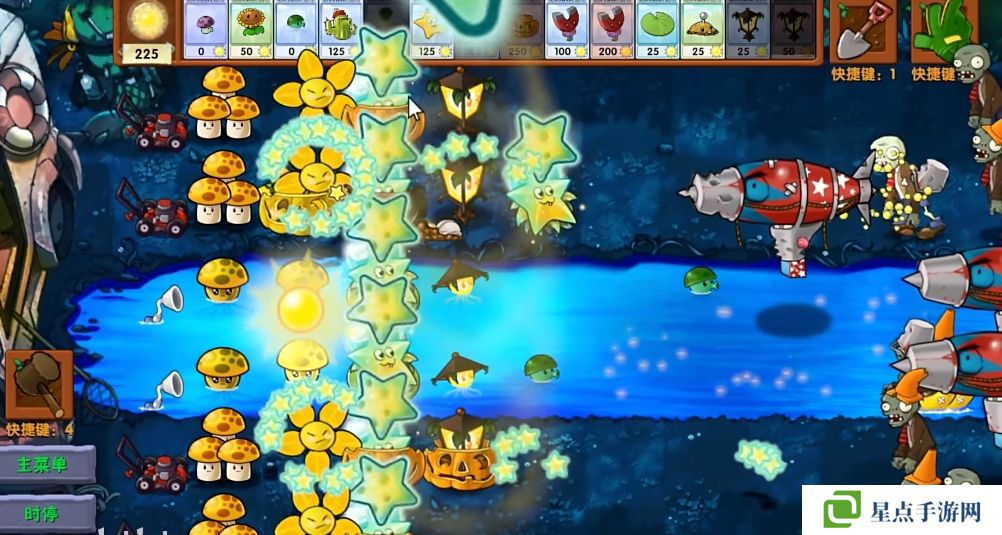This screenshot has width=1002, height=535.
Task: Pick the Lily Pad seed card
Action: click(659, 29)
